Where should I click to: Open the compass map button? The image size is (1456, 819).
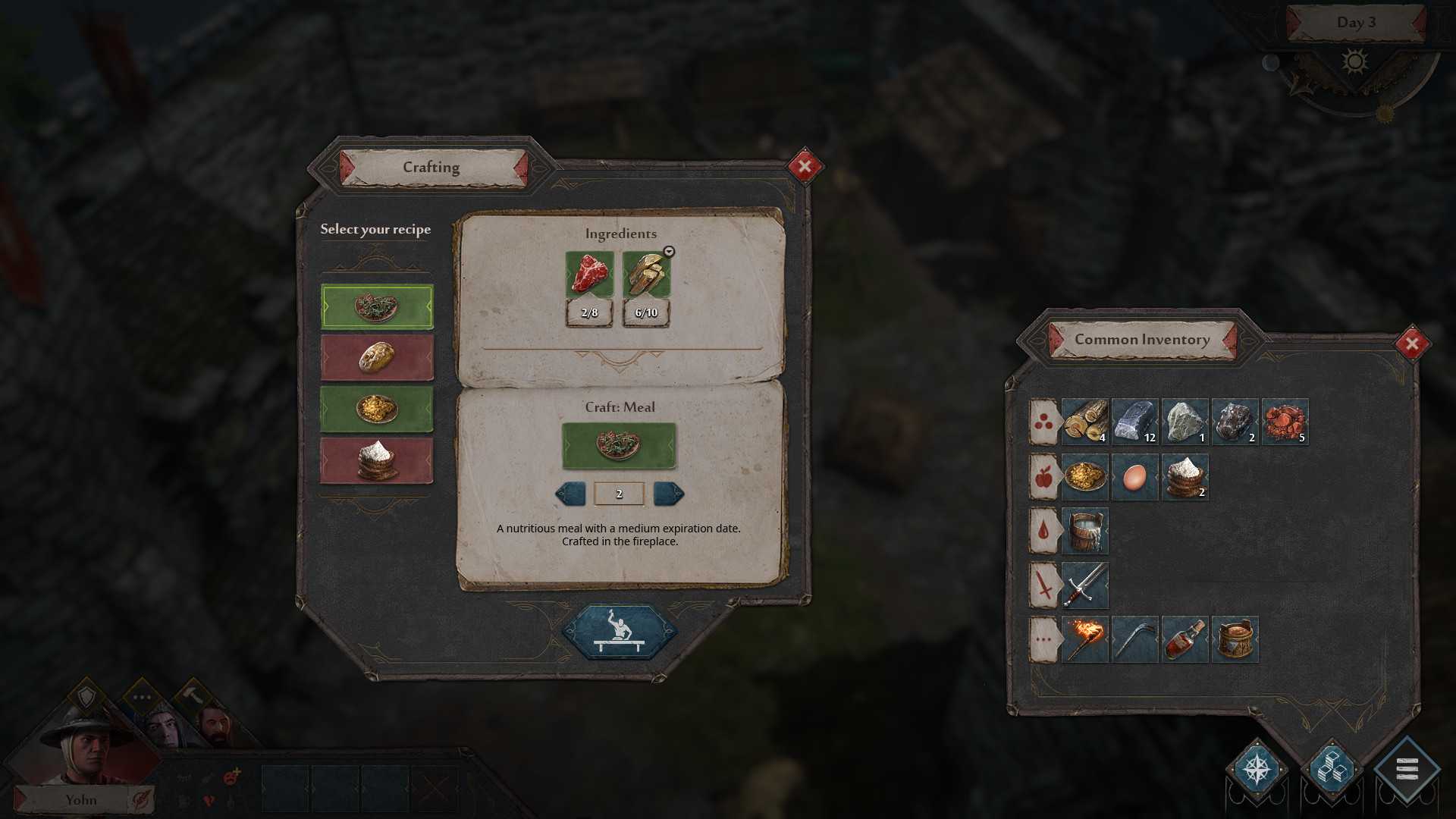[x=1257, y=770]
